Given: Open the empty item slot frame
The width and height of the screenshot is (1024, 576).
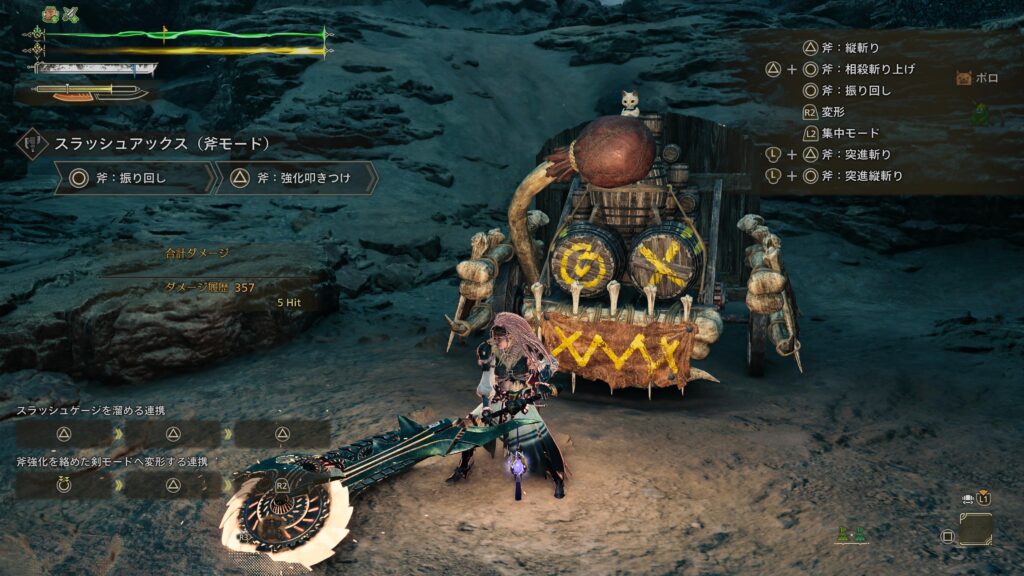Looking at the screenshot, I should click(975, 529).
